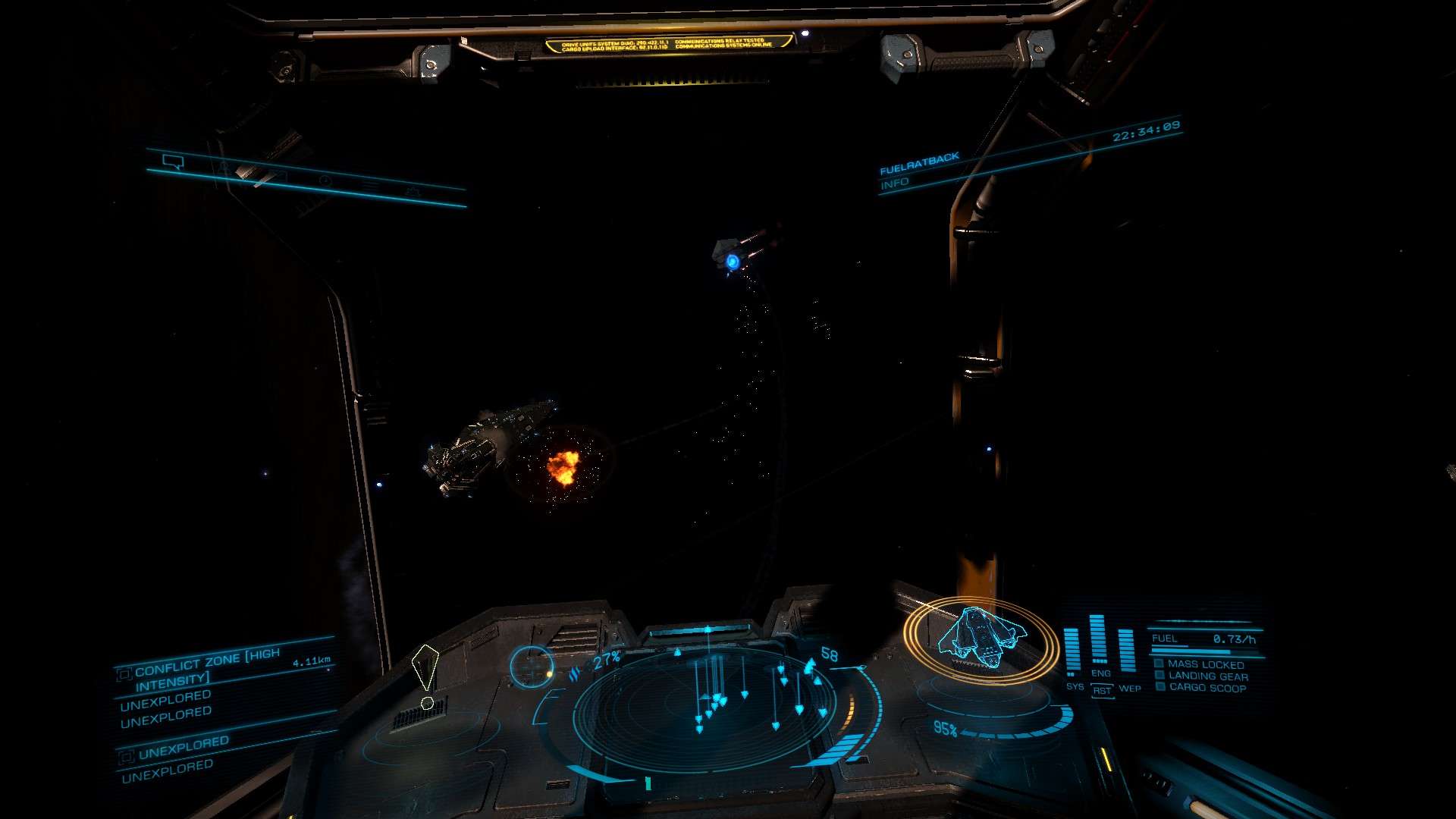This screenshot has width=1456, height=819.
Task: Click the small target compass sphere
Action: 531,666
